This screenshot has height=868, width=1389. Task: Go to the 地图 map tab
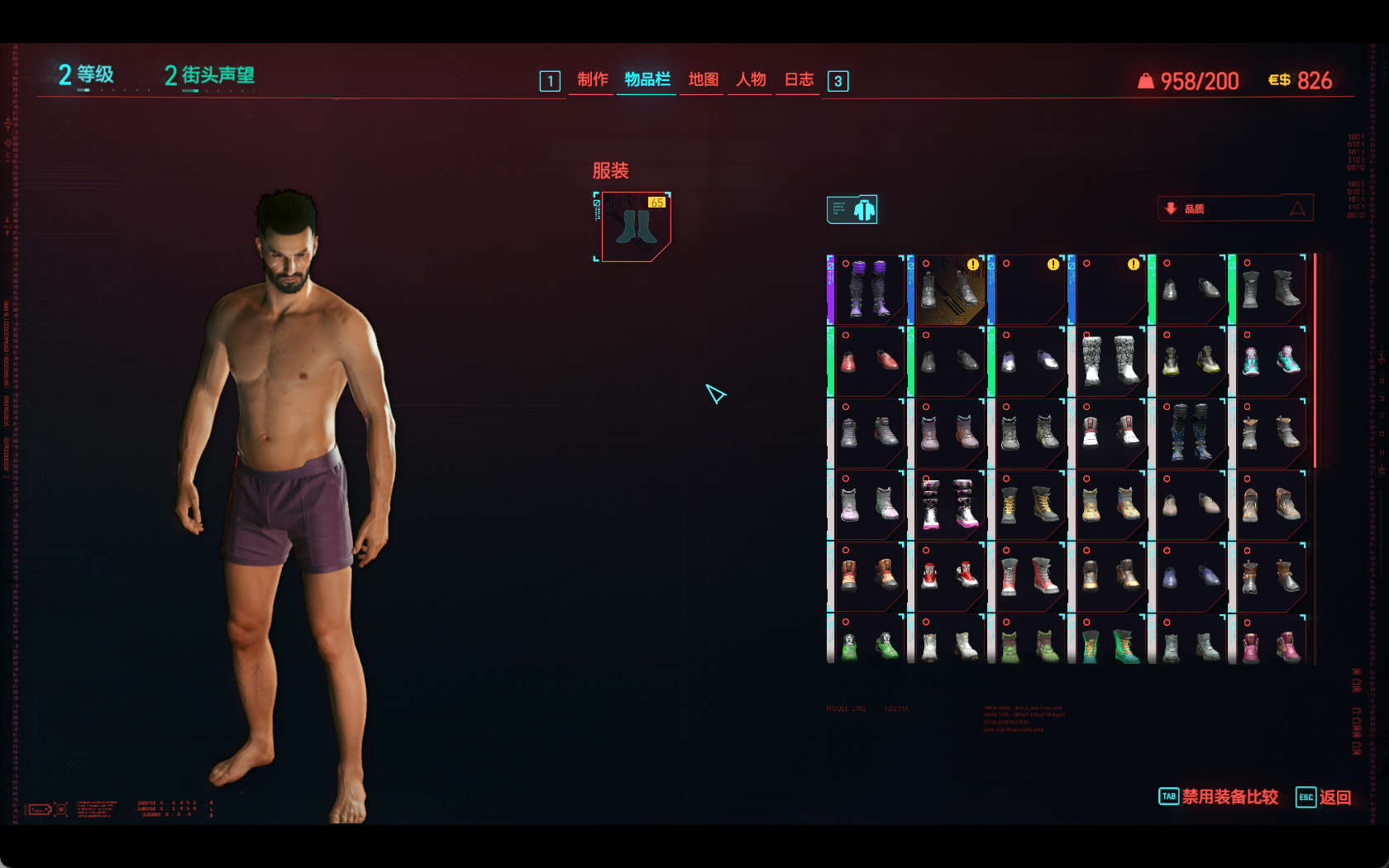click(703, 79)
